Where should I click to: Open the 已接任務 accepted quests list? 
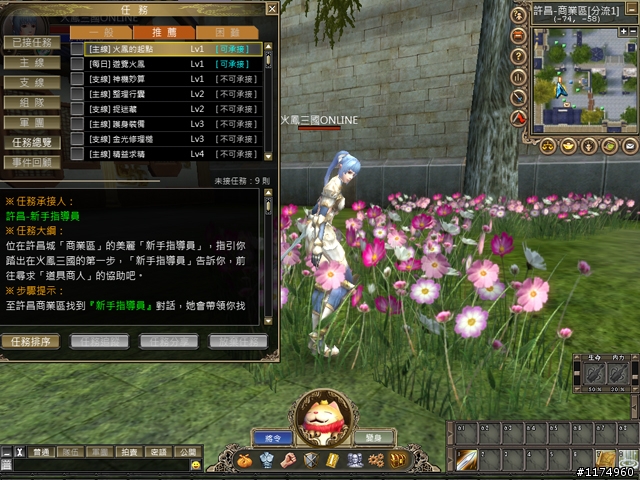tap(28, 43)
